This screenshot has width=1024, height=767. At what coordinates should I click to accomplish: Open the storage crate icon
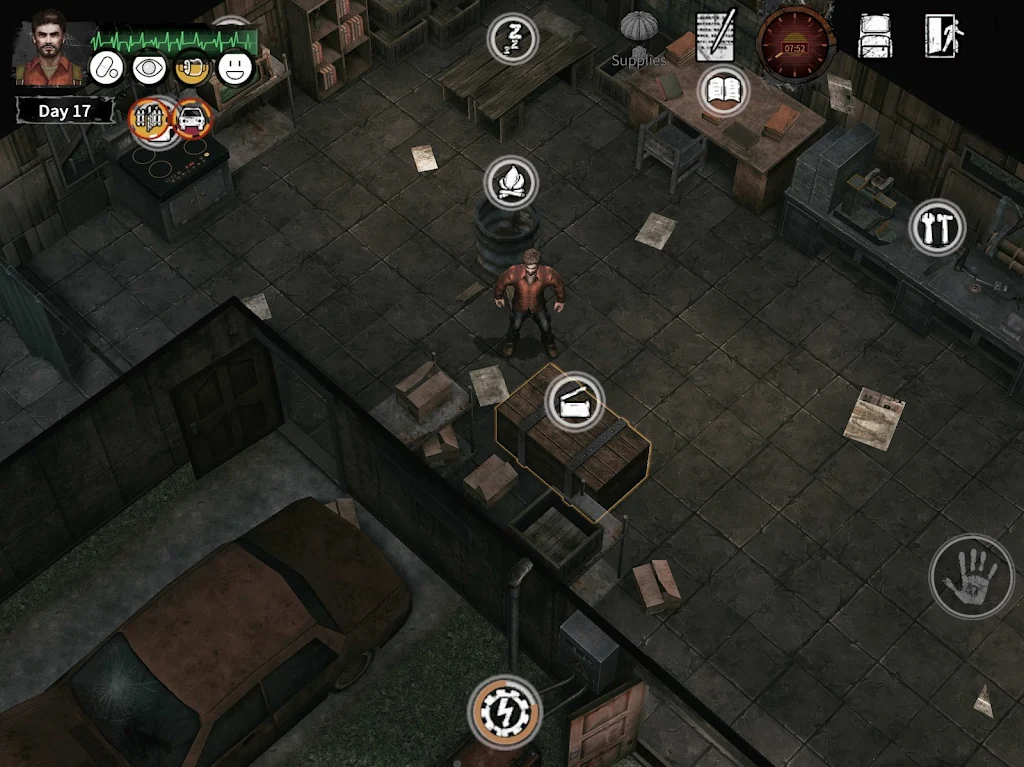coord(574,402)
